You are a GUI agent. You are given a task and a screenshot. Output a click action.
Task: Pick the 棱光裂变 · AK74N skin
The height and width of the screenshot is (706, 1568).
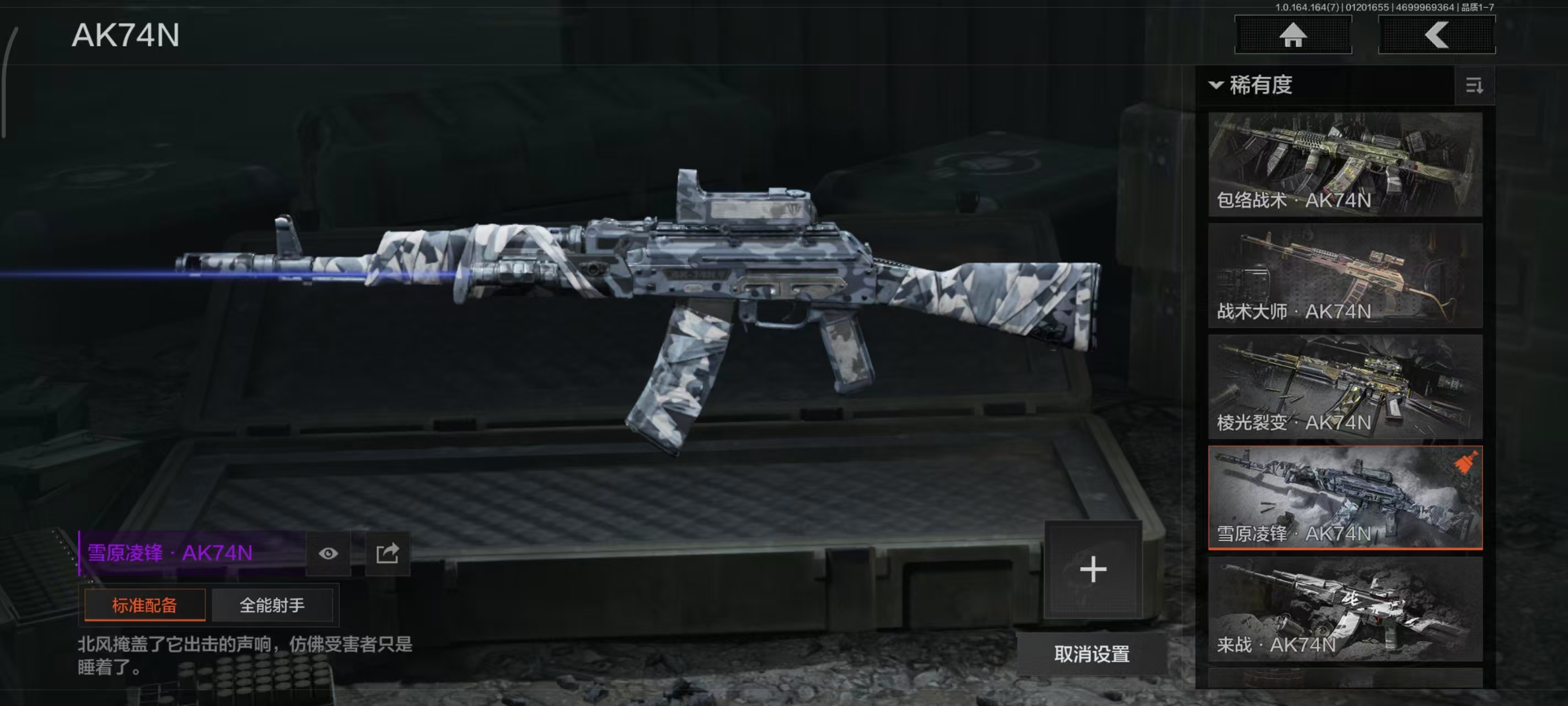point(1345,387)
